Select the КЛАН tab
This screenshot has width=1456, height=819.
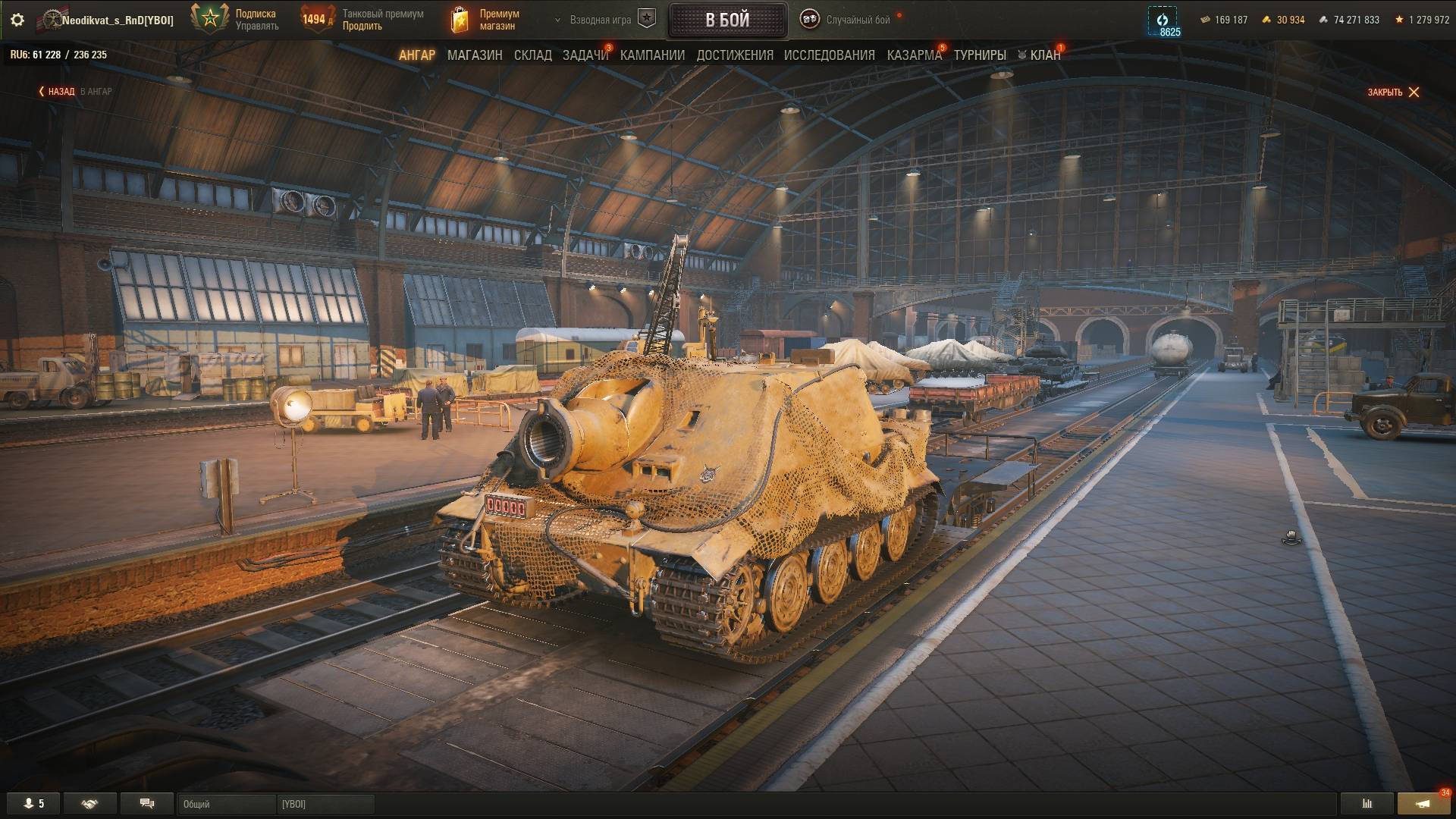(1044, 55)
